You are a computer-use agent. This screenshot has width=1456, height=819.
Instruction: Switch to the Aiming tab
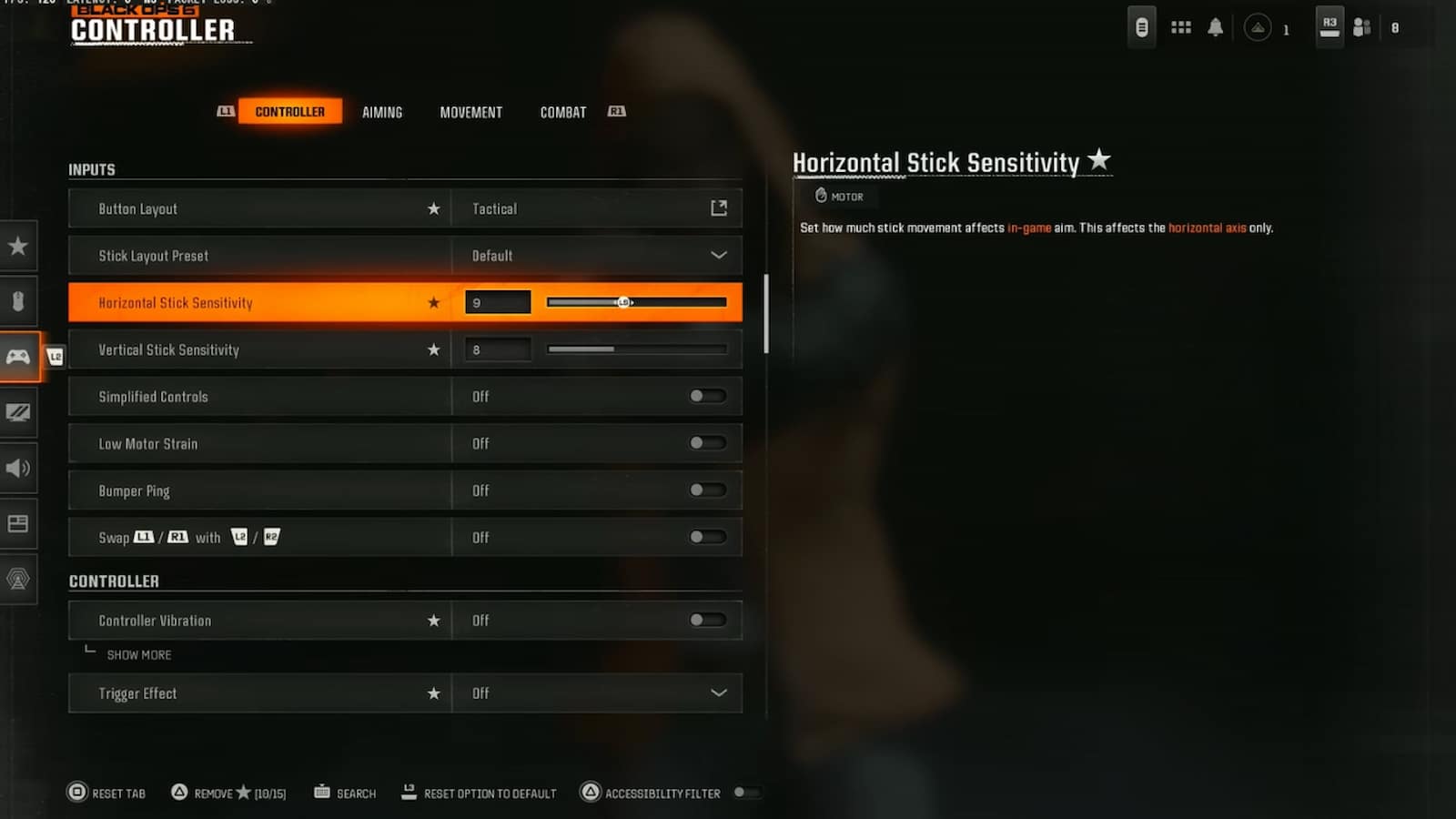(x=382, y=112)
